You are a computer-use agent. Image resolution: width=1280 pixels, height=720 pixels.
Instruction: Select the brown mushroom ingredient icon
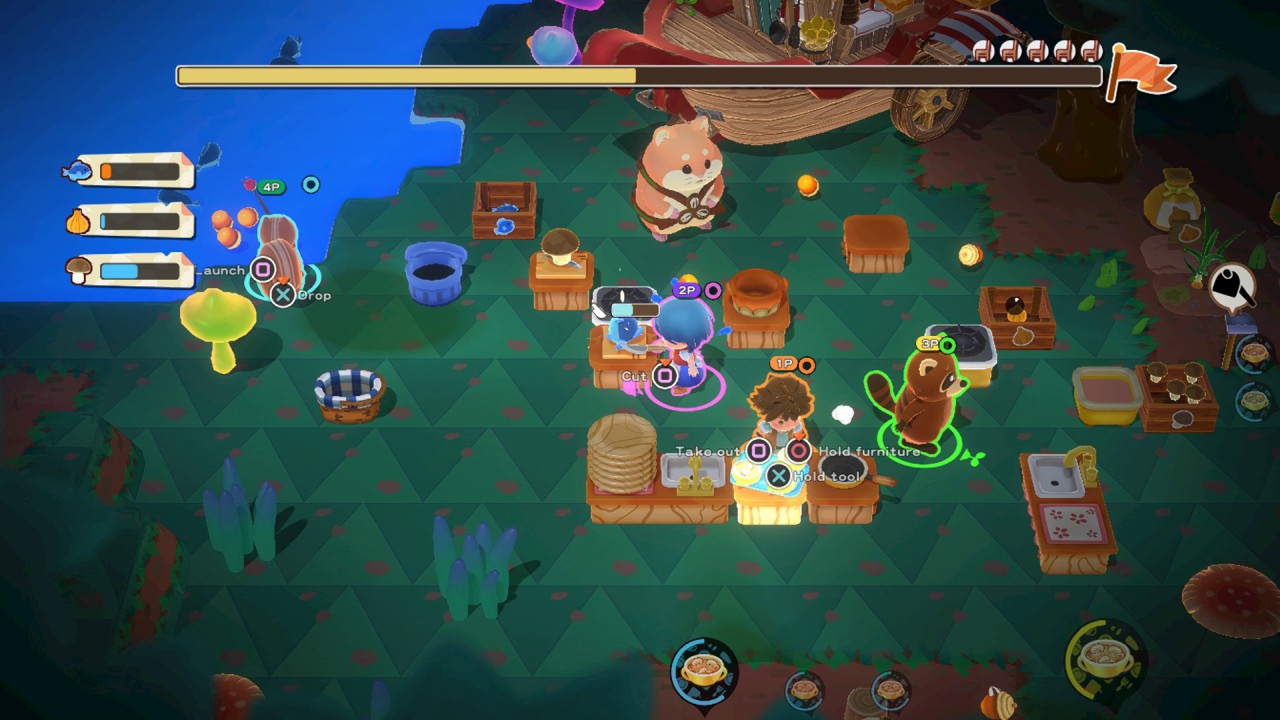(x=77, y=269)
